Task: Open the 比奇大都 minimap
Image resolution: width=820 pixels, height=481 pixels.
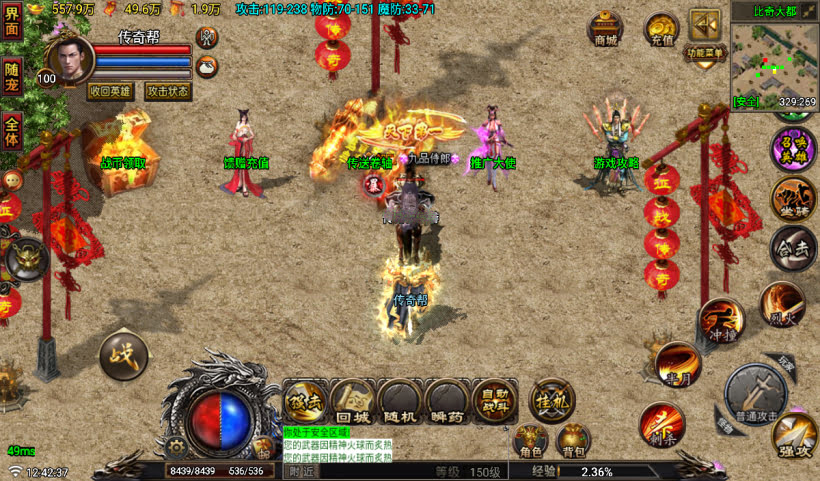Action: (773, 60)
